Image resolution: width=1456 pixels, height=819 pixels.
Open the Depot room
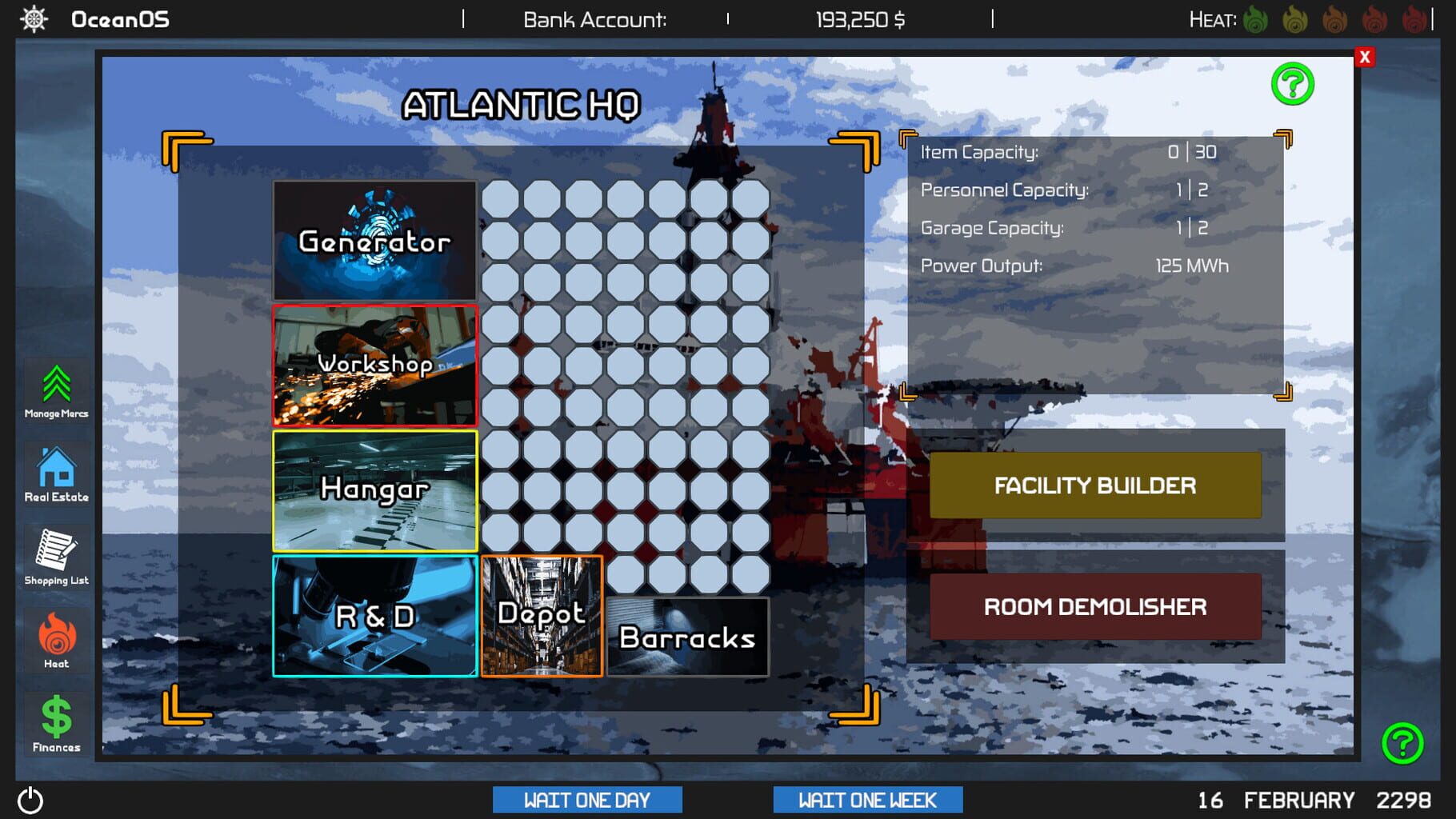pyautogui.click(x=542, y=616)
